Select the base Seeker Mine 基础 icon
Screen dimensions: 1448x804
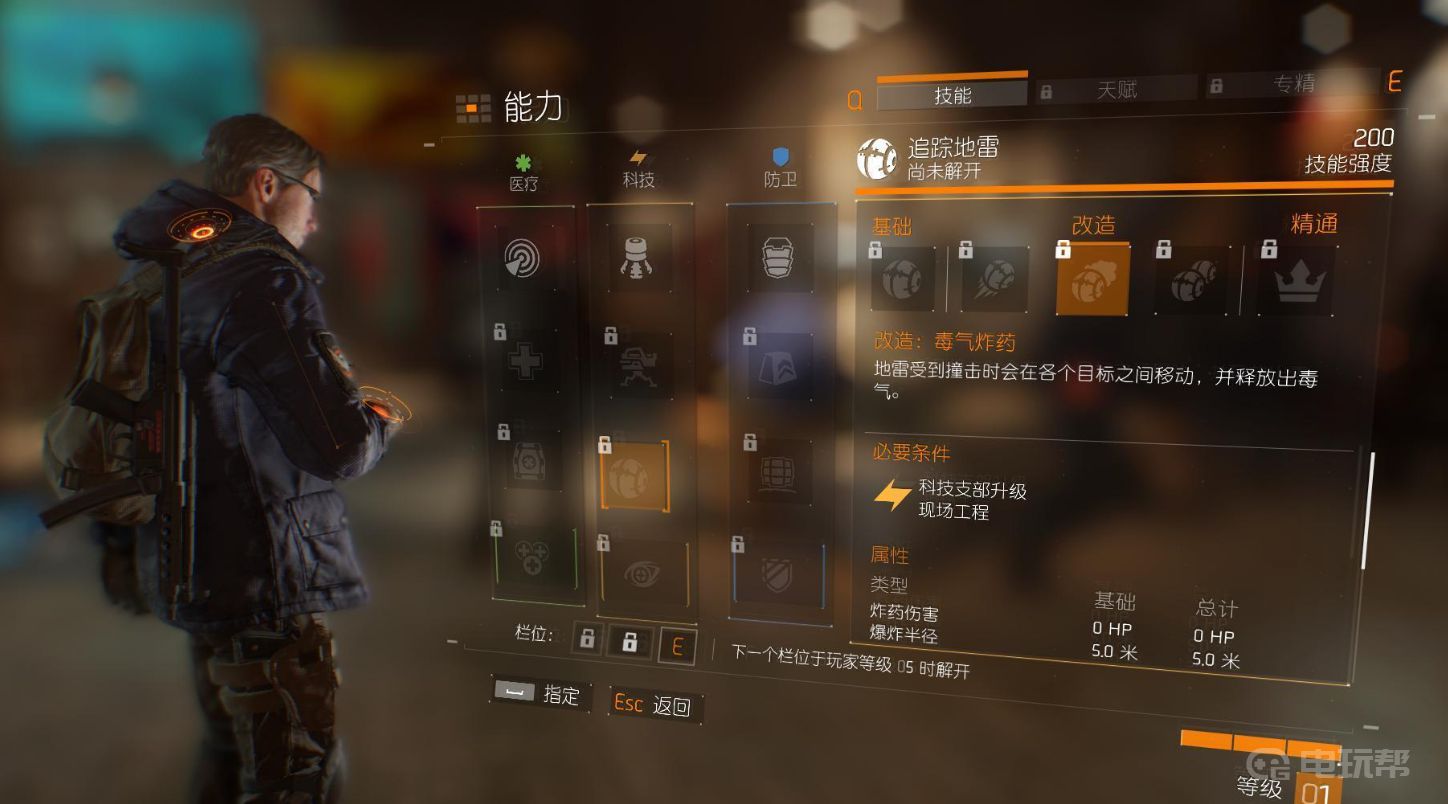[x=904, y=279]
